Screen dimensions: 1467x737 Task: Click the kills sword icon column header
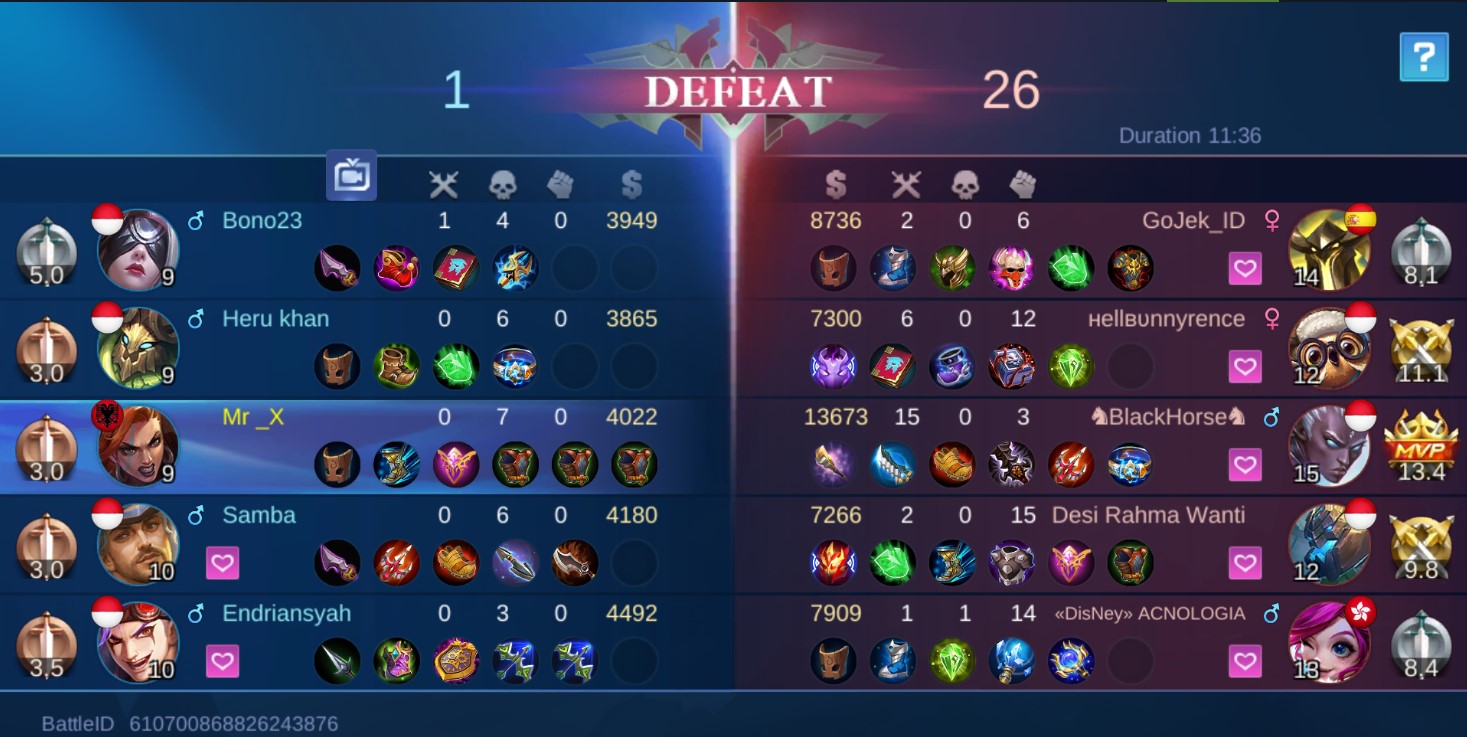click(444, 184)
